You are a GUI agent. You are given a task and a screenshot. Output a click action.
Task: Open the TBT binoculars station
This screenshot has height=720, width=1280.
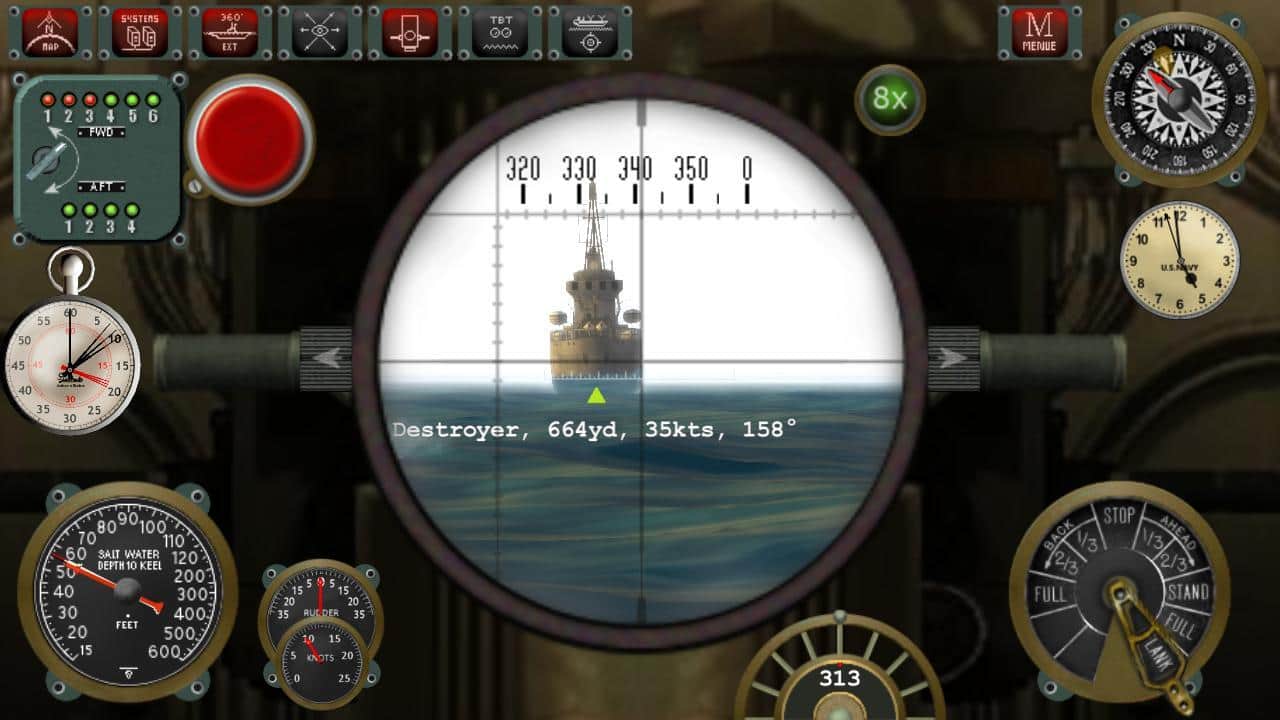pyautogui.click(x=500, y=32)
